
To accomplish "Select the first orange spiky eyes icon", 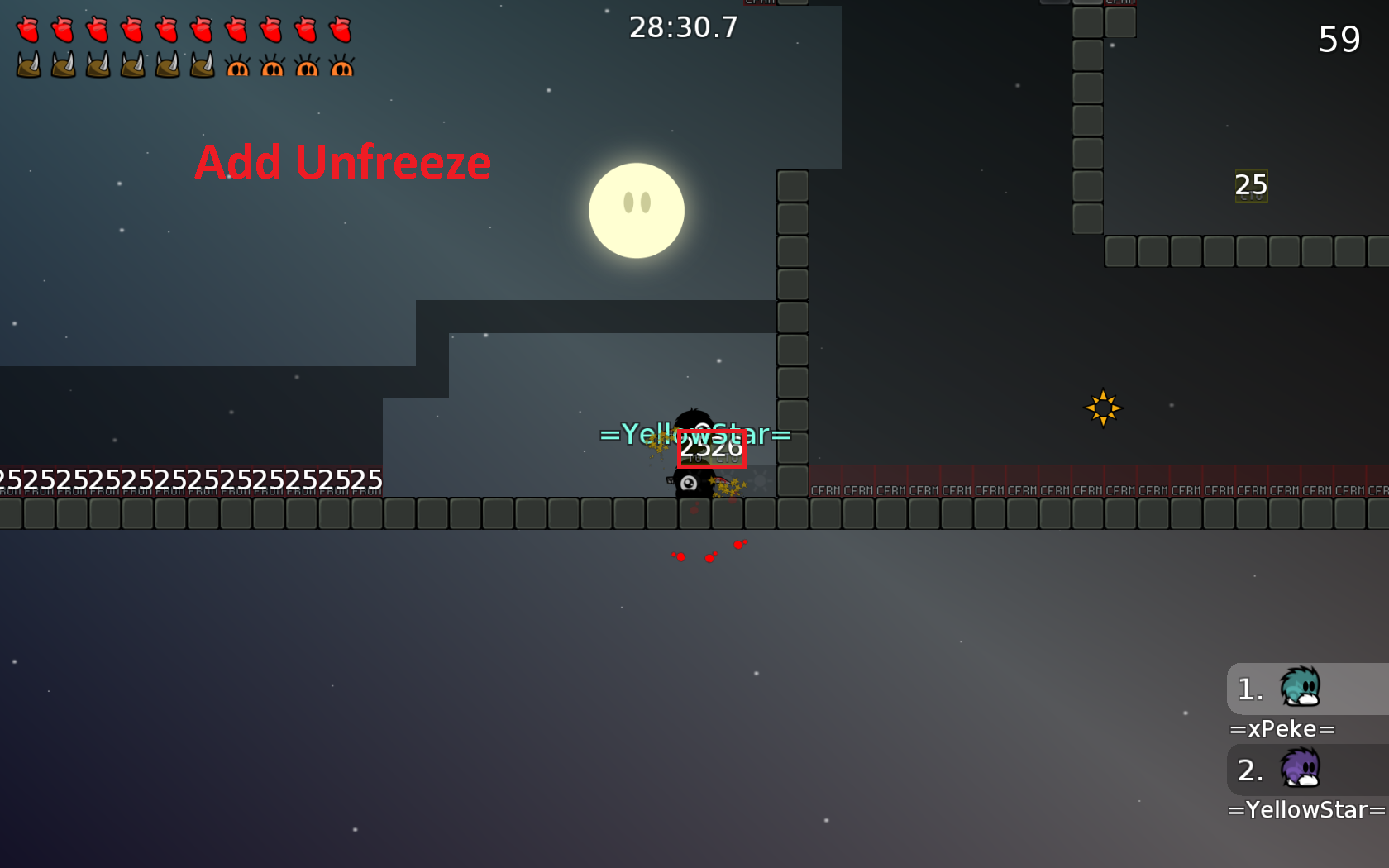I will click(x=237, y=66).
